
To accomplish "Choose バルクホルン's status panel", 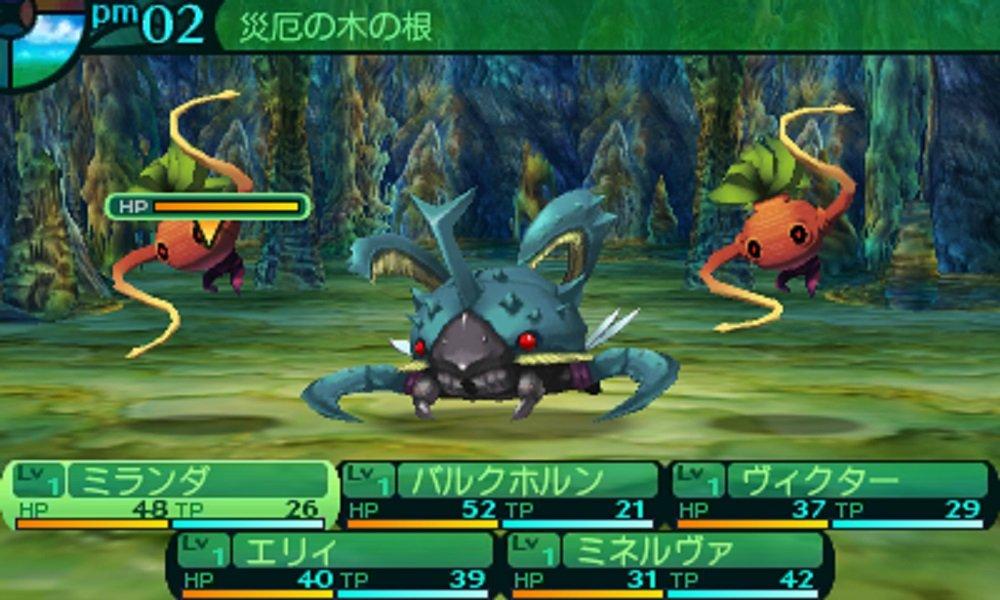I will click(x=500, y=495).
